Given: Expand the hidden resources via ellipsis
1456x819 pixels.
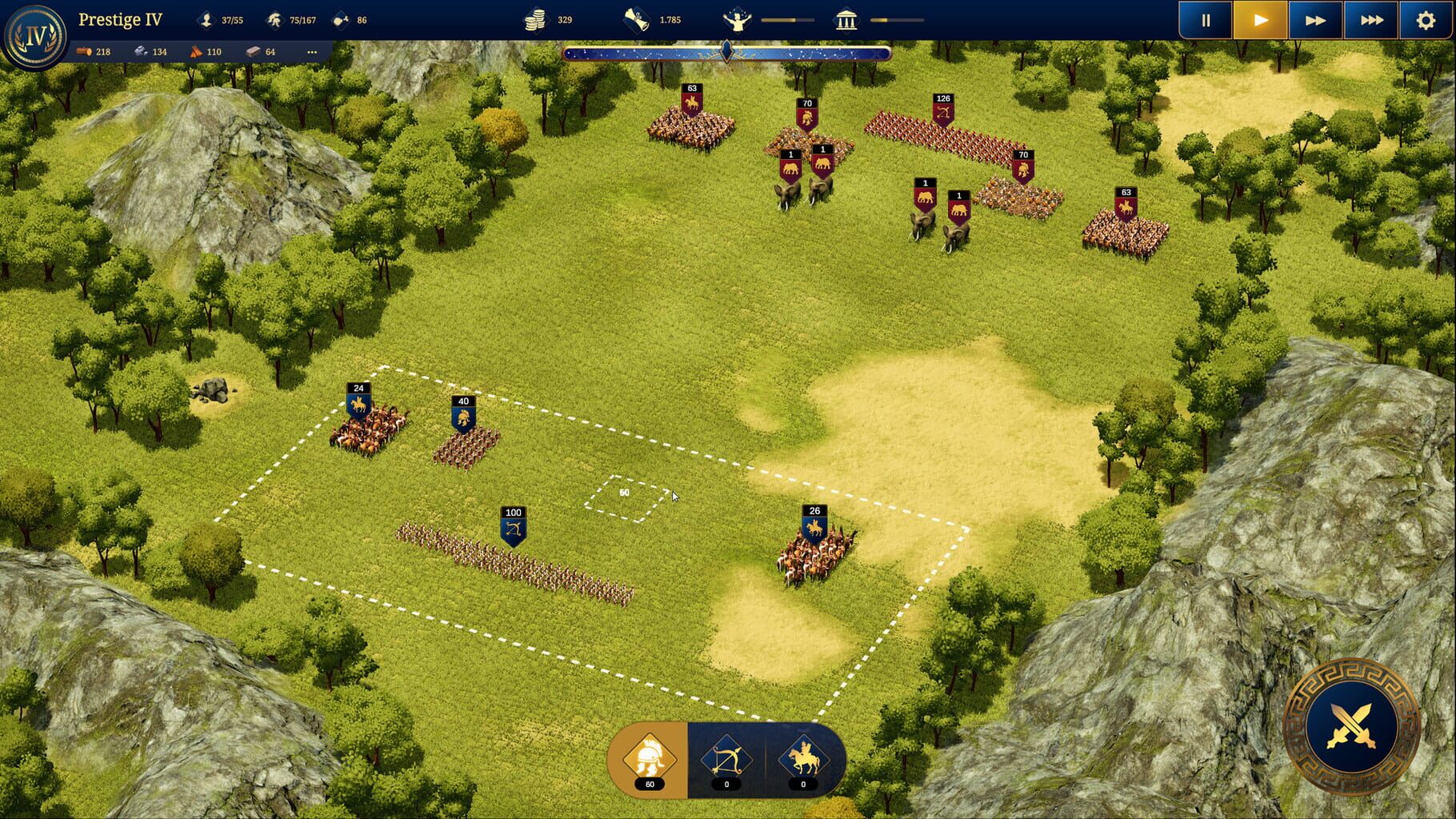Looking at the screenshot, I should point(314,50).
